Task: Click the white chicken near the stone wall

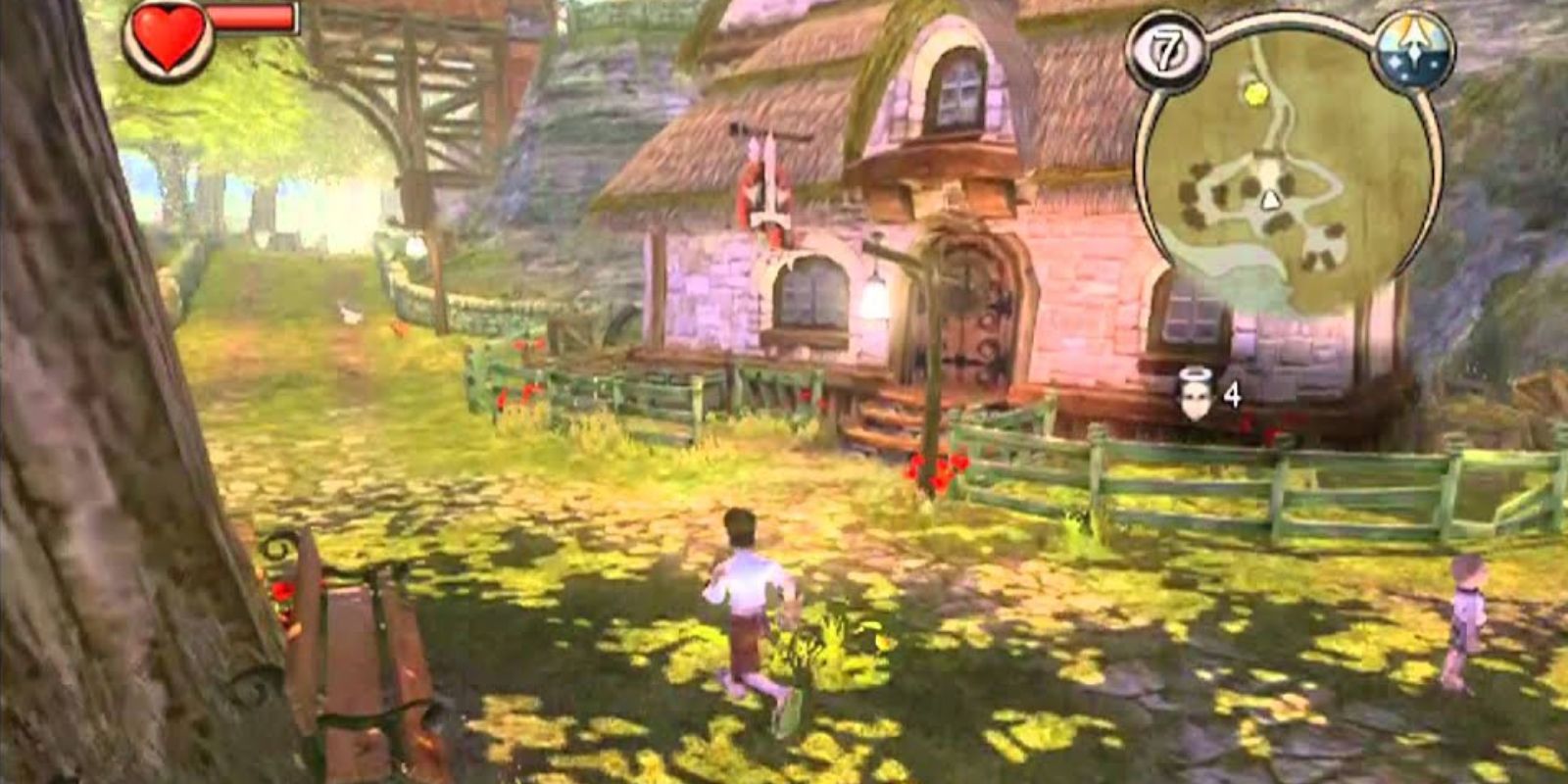Action: point(348,314)
